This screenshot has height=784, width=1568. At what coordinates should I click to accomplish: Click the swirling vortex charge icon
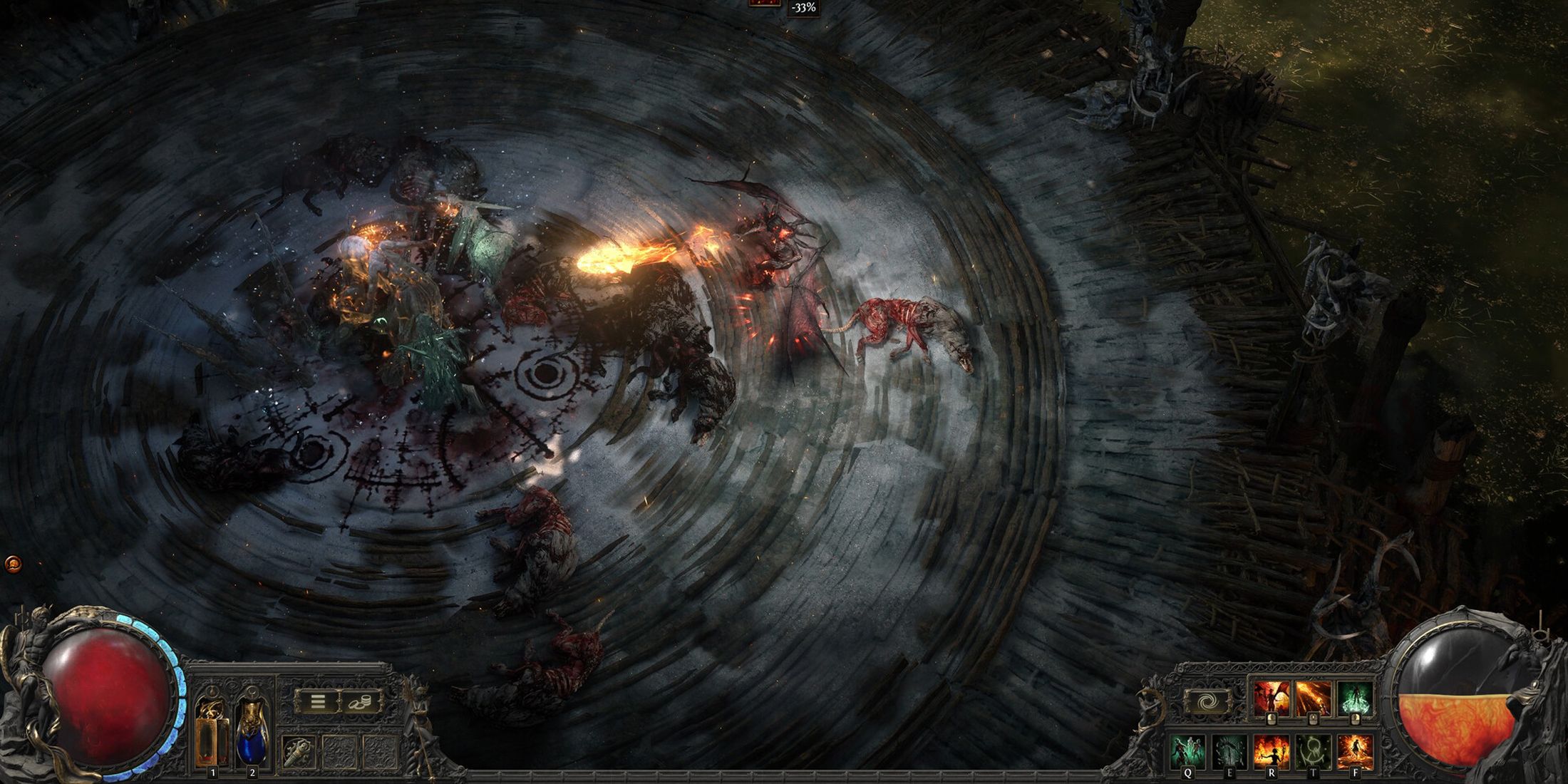click(1207, 701)
